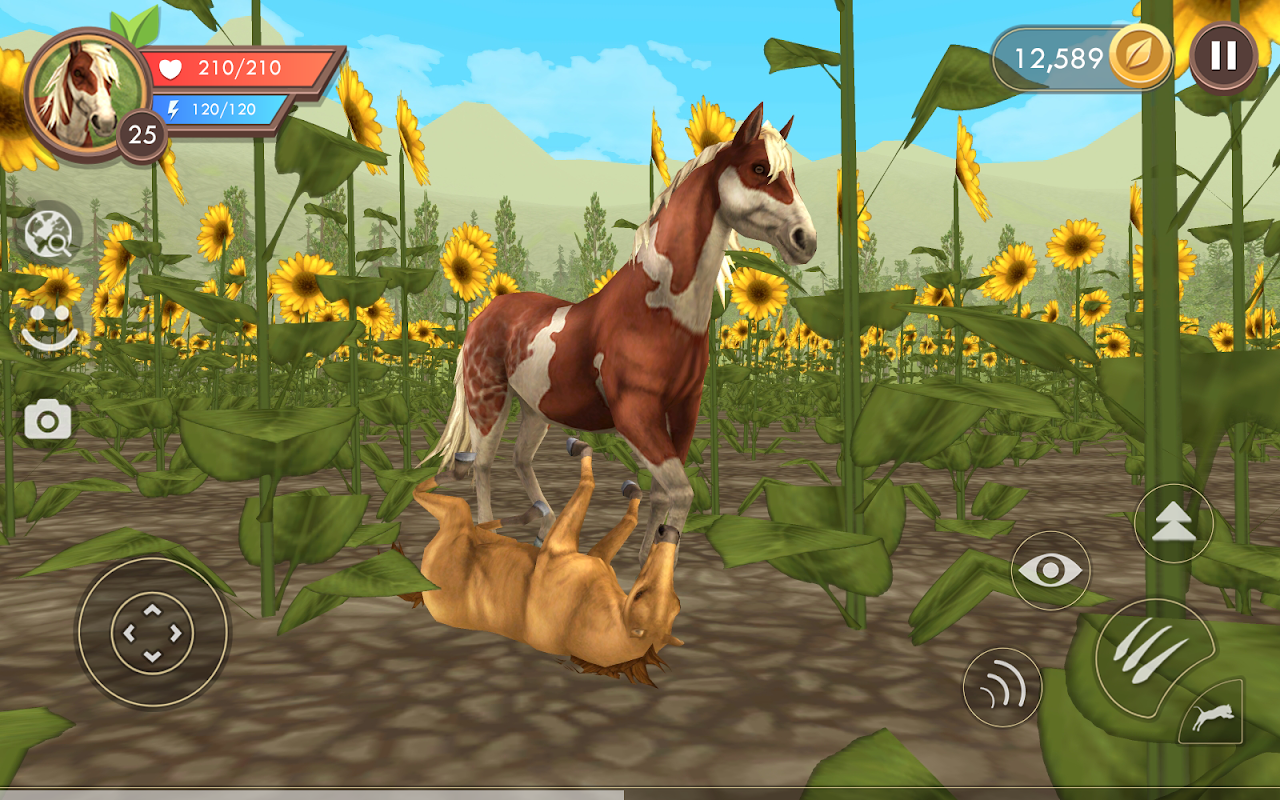1280x800 pixels.
Task: Trigger an attack with the claw icon
Action: tap(1148, 650)
